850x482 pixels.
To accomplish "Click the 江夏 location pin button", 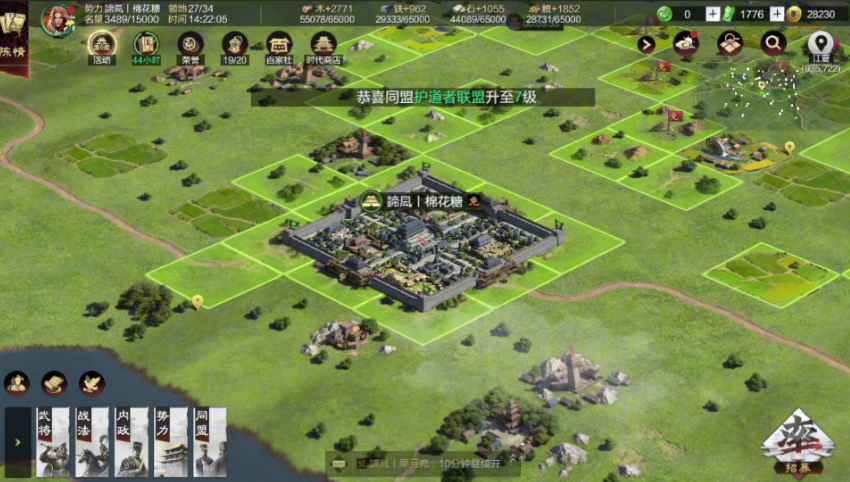I will click(820, 44).
